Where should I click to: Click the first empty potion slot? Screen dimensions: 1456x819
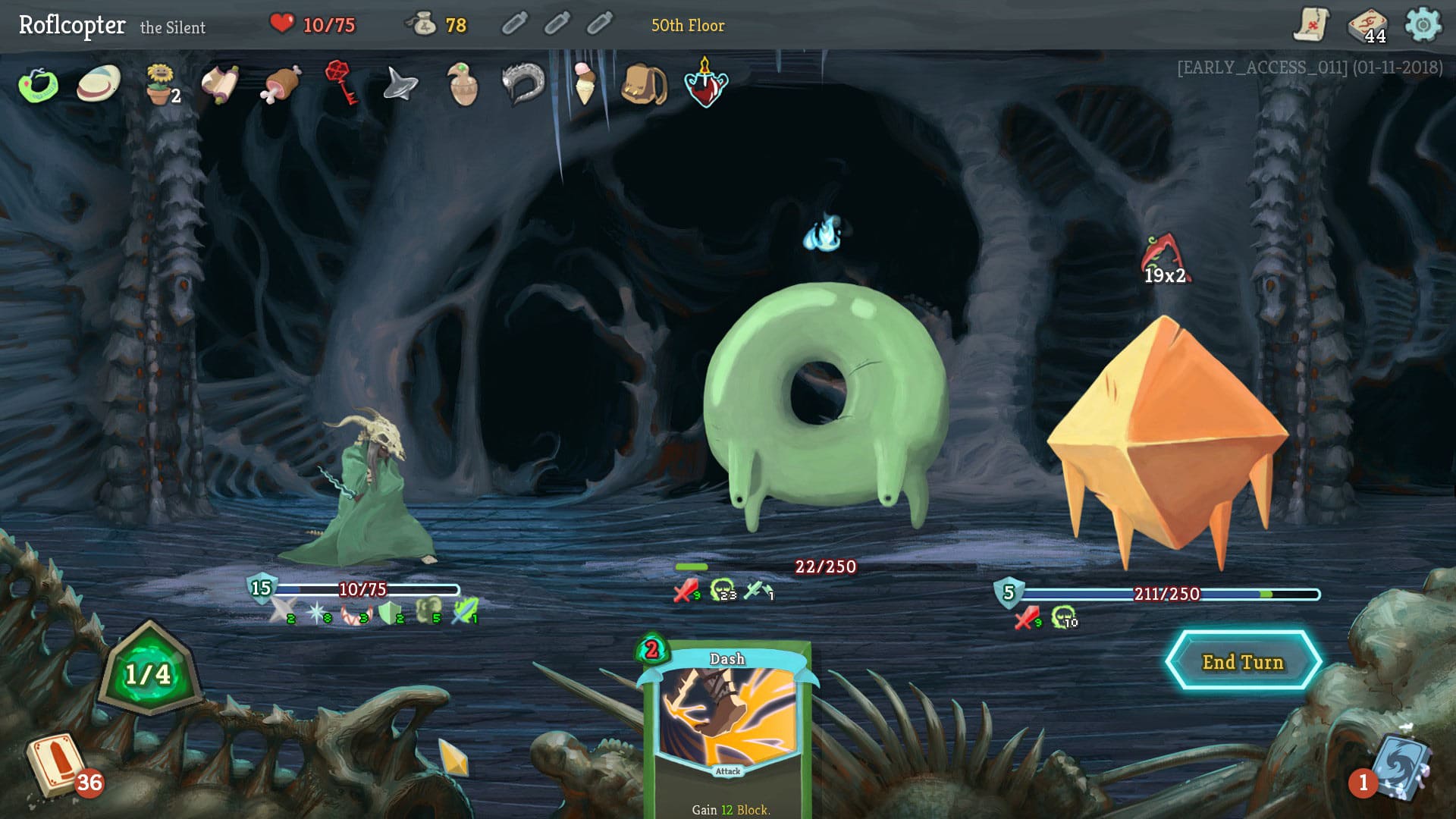click(x=516, y=23)
